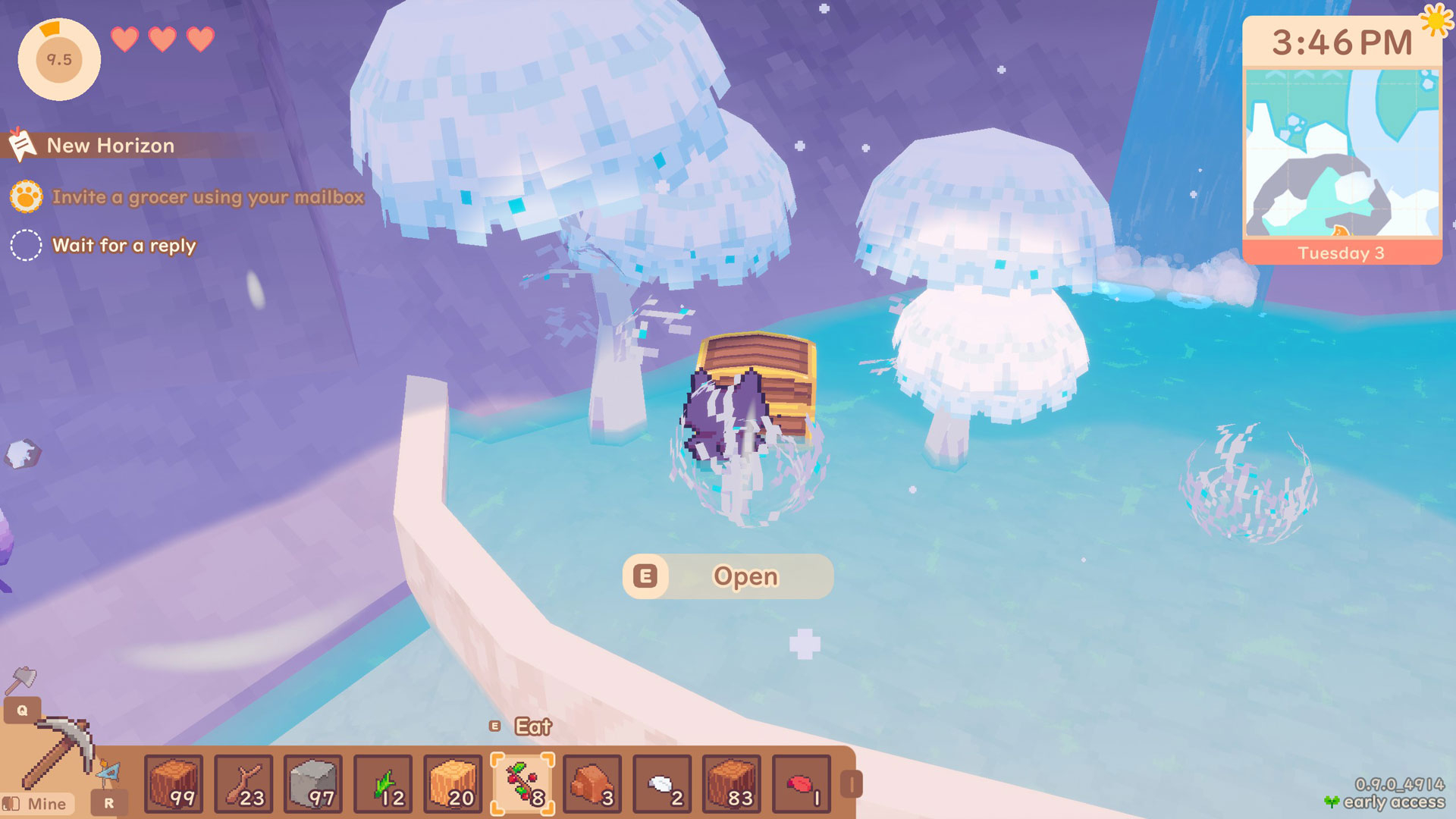Click the Open chest prompt button

click(x=728, y=576)
